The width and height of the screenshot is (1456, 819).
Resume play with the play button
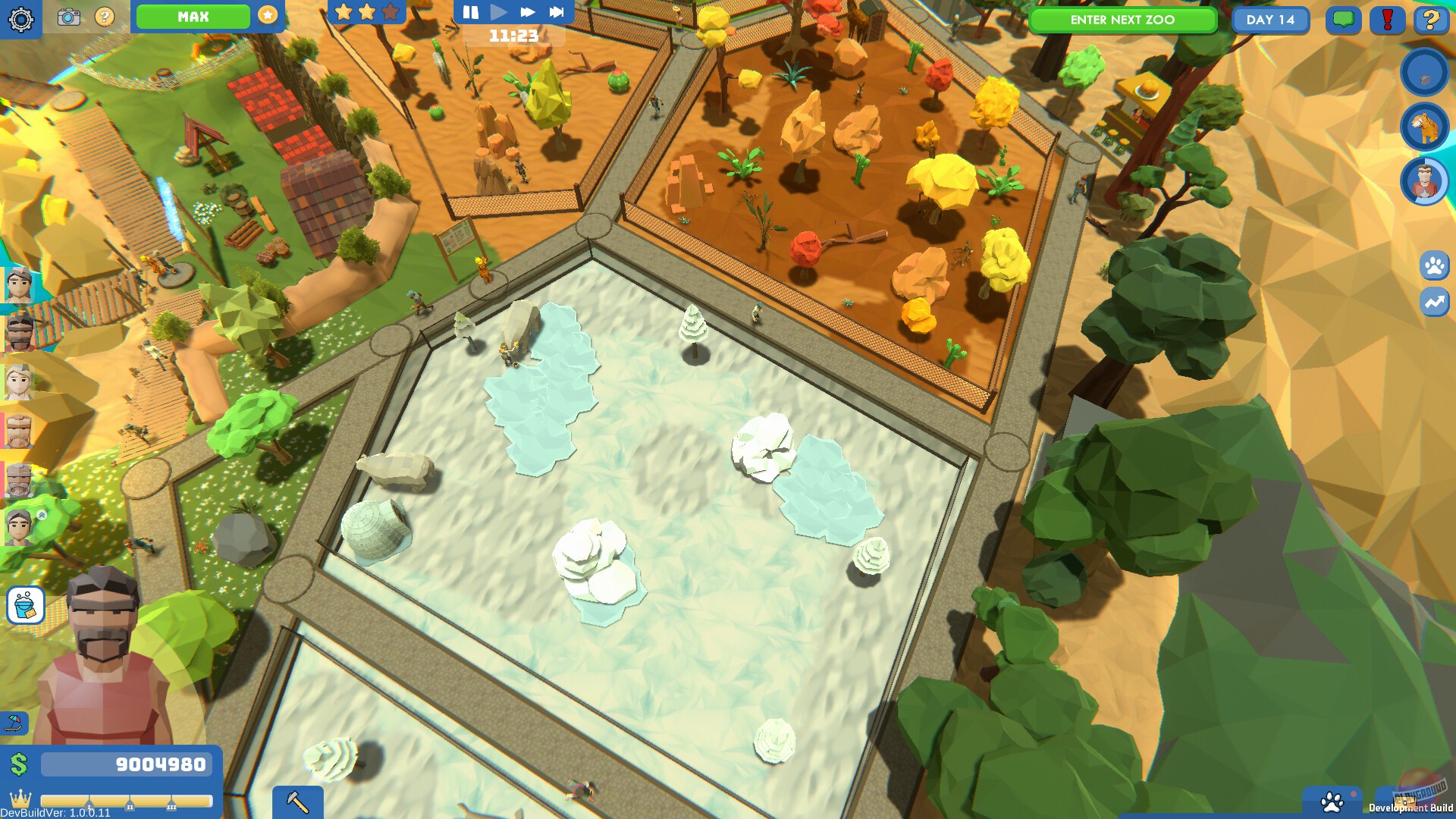point(498,12)
